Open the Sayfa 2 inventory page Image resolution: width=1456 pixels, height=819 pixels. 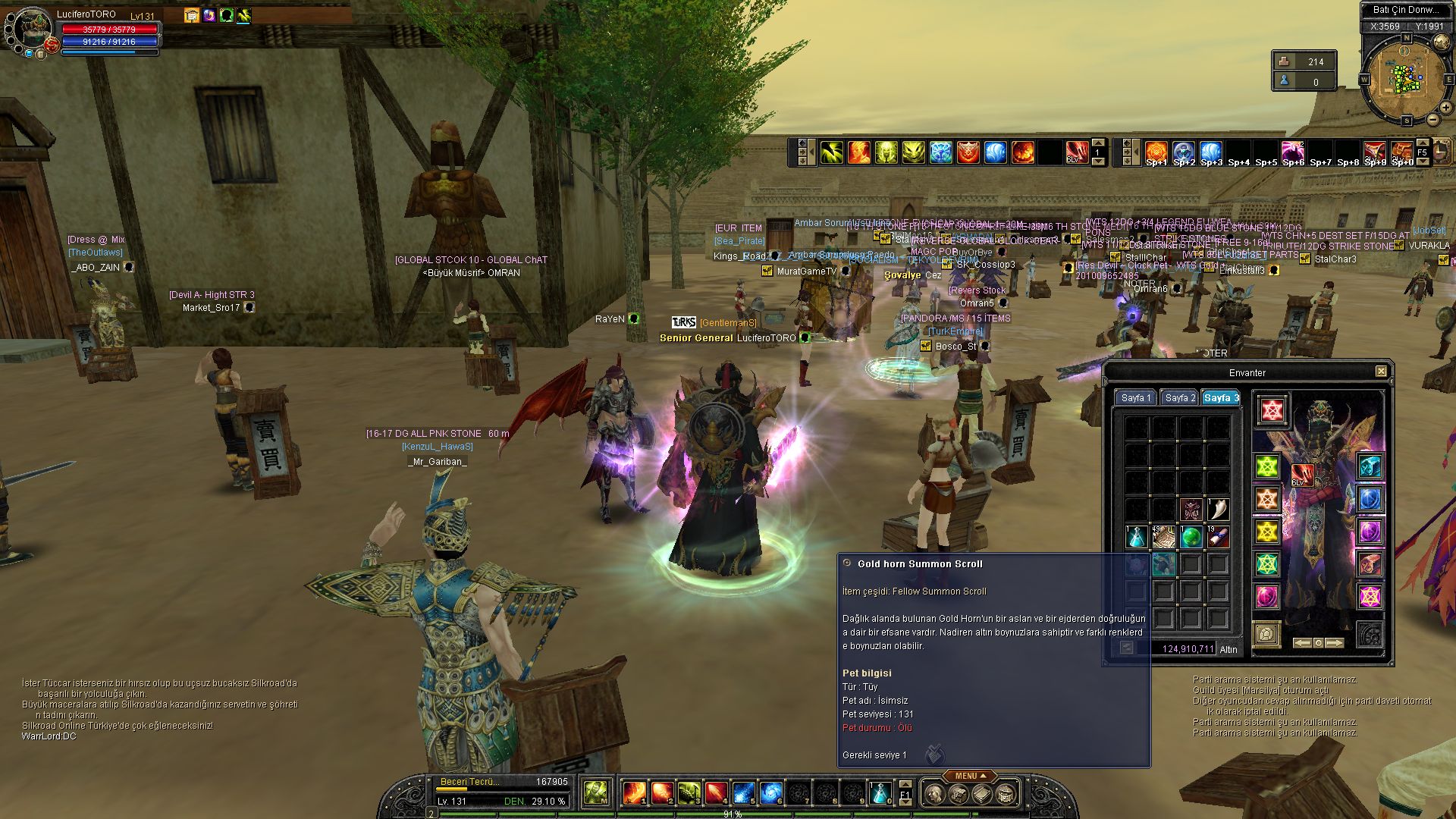click(1179, 398)
